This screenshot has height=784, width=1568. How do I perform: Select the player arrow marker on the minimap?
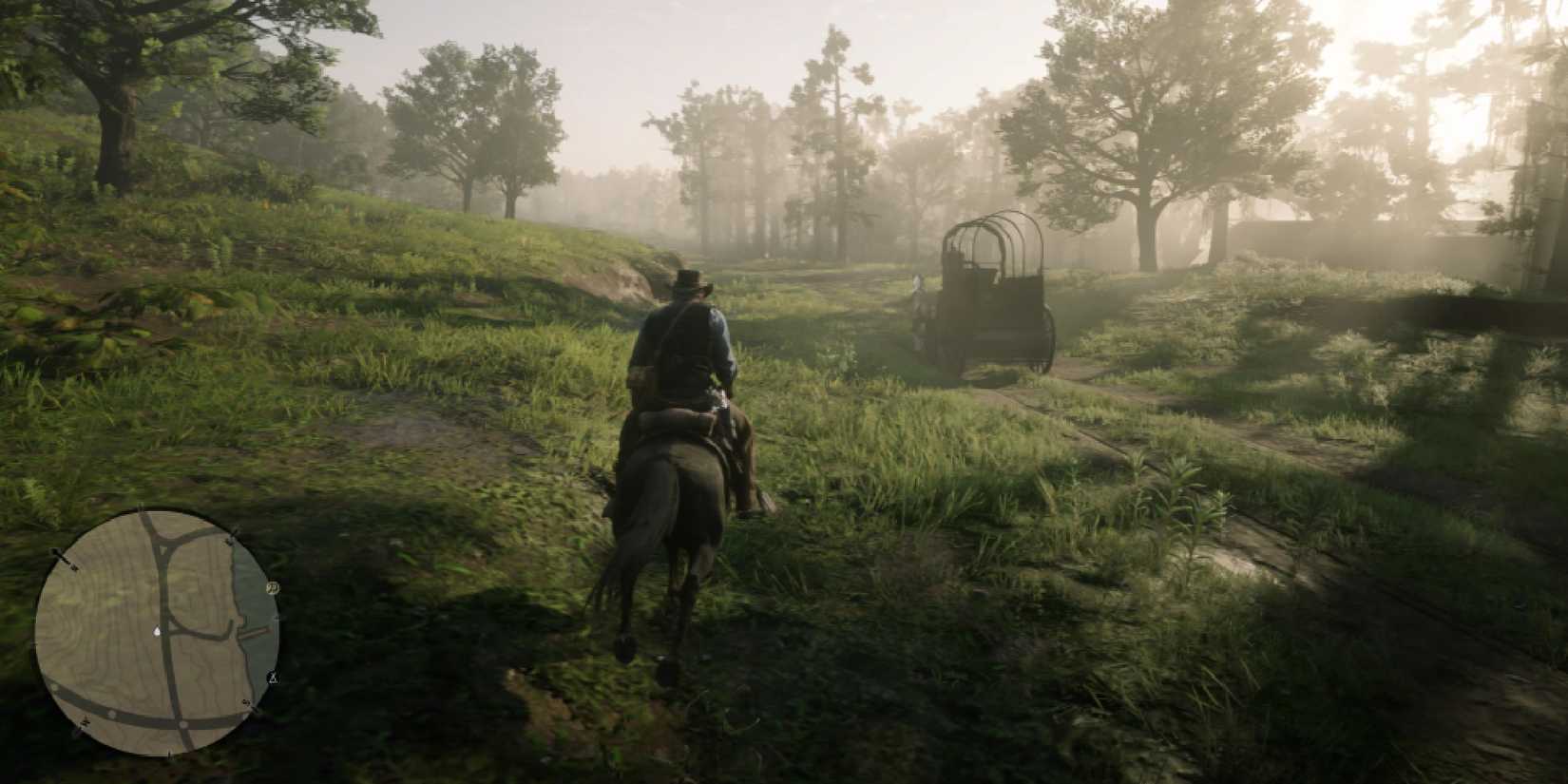pos(158,631)
